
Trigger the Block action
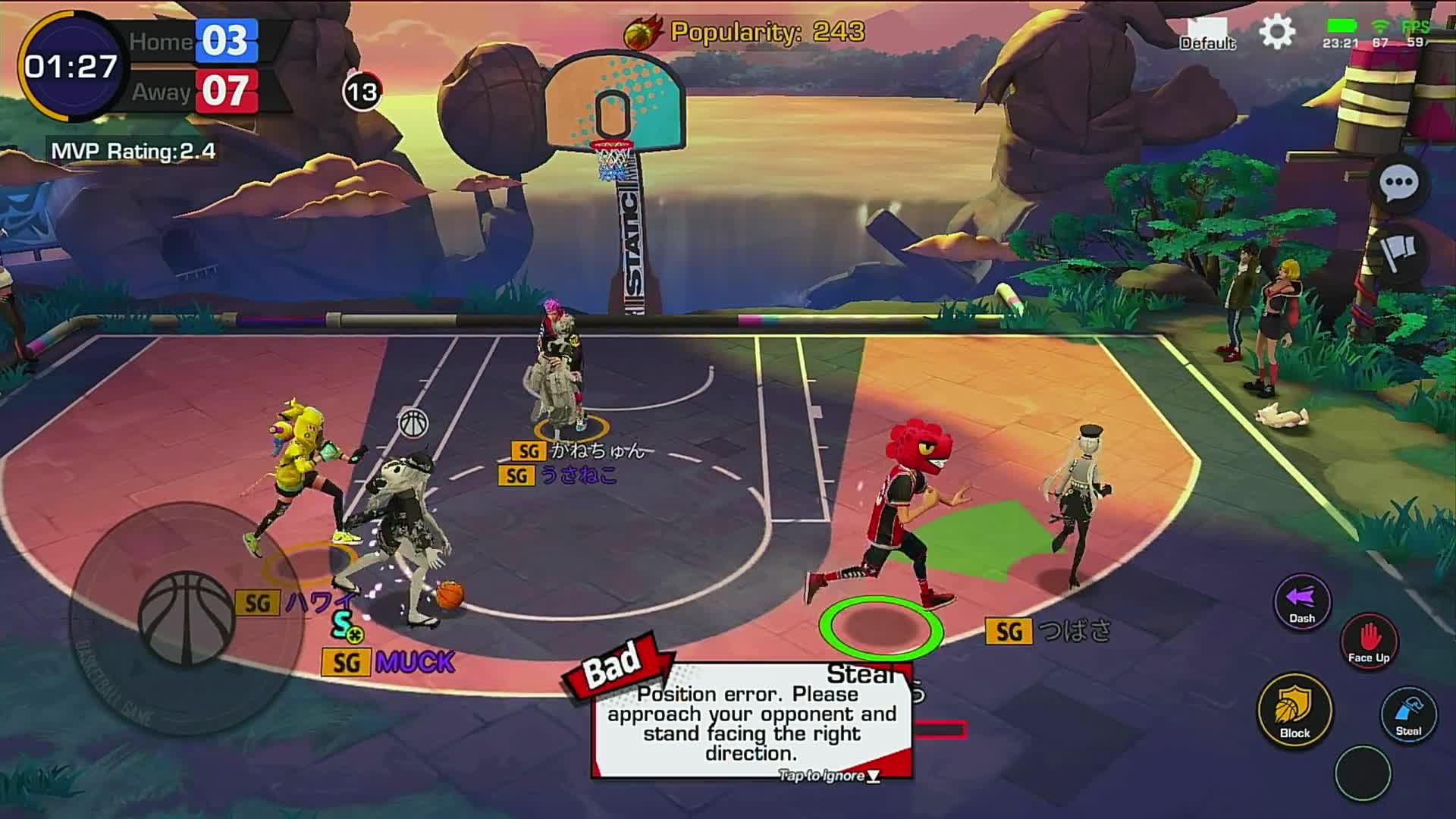tap(1294, 710)
